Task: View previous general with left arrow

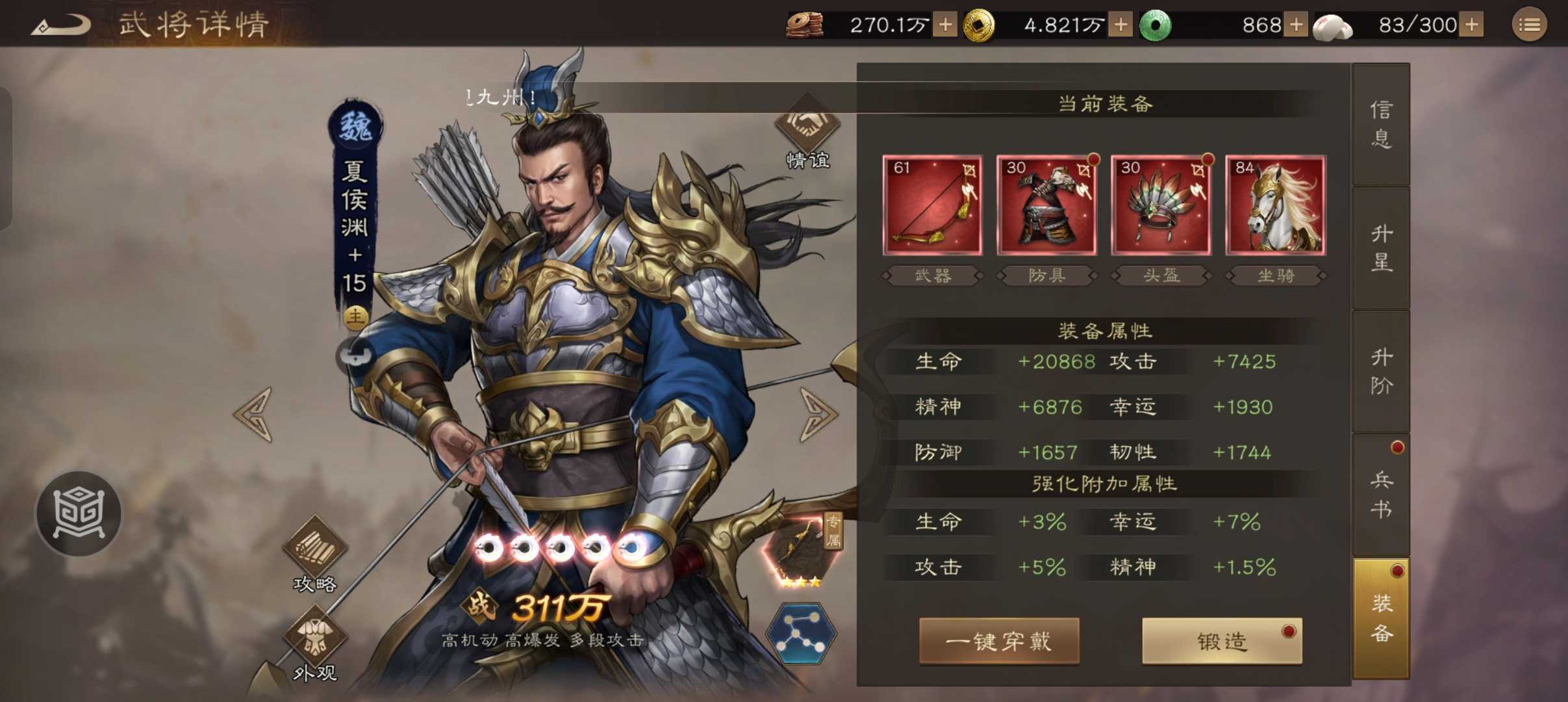Action: click(254, 414)
